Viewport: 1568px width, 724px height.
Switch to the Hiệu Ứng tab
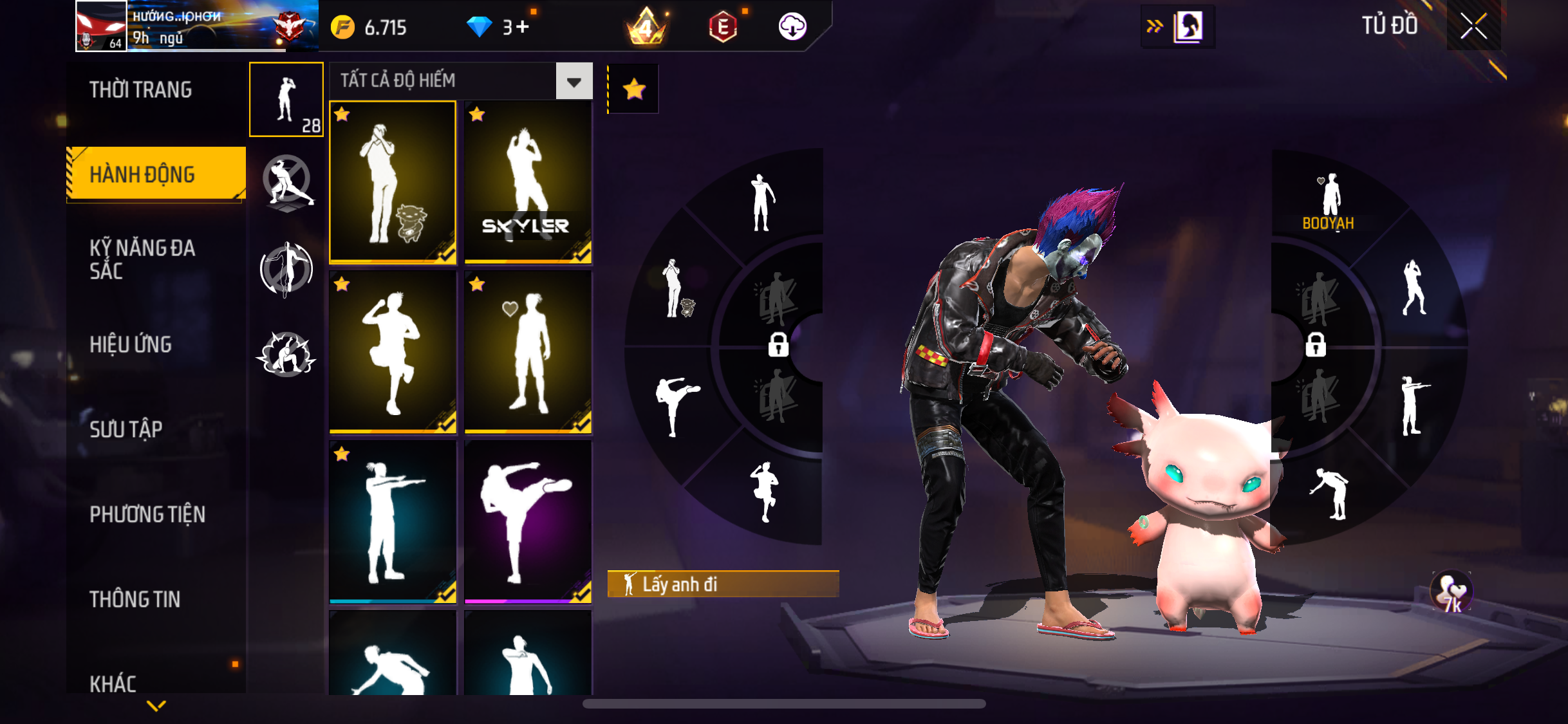[131, 344]
